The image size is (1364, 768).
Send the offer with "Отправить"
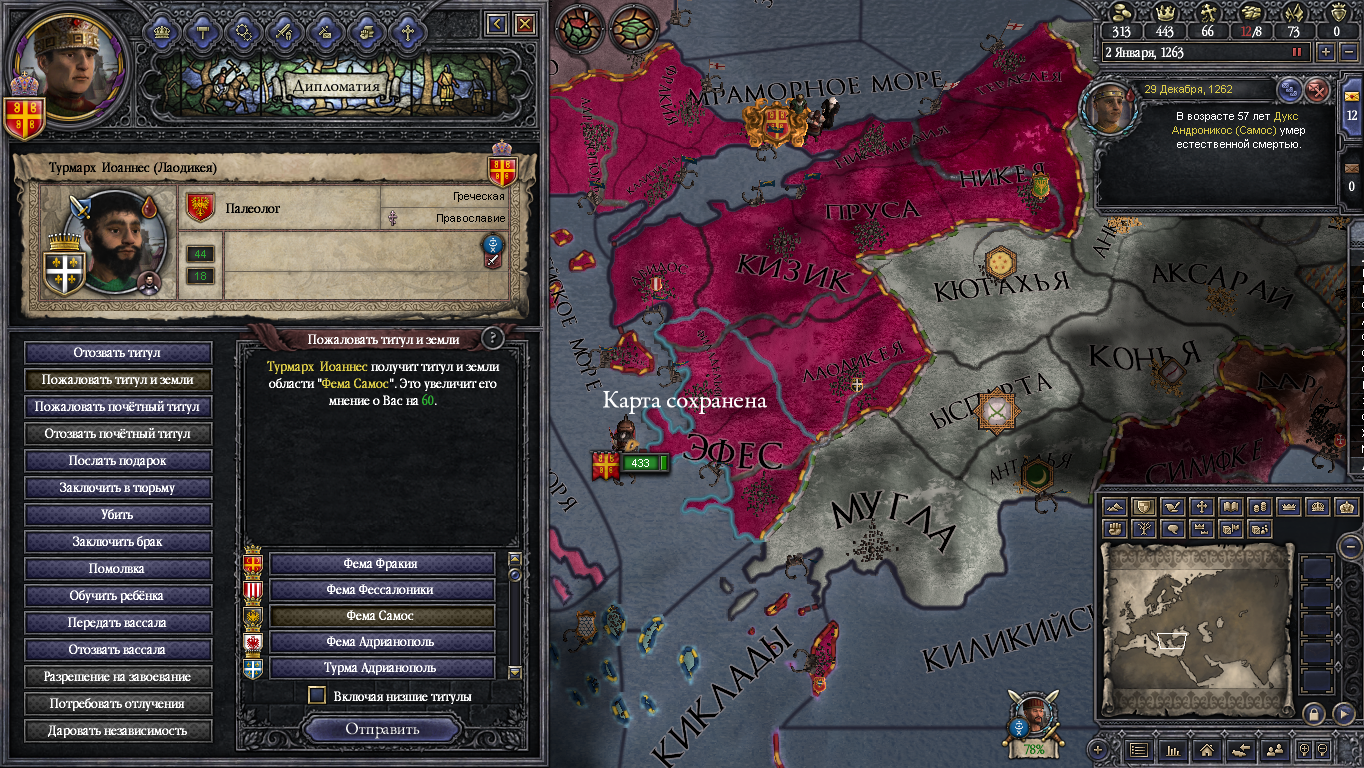[x=382, y=729]
